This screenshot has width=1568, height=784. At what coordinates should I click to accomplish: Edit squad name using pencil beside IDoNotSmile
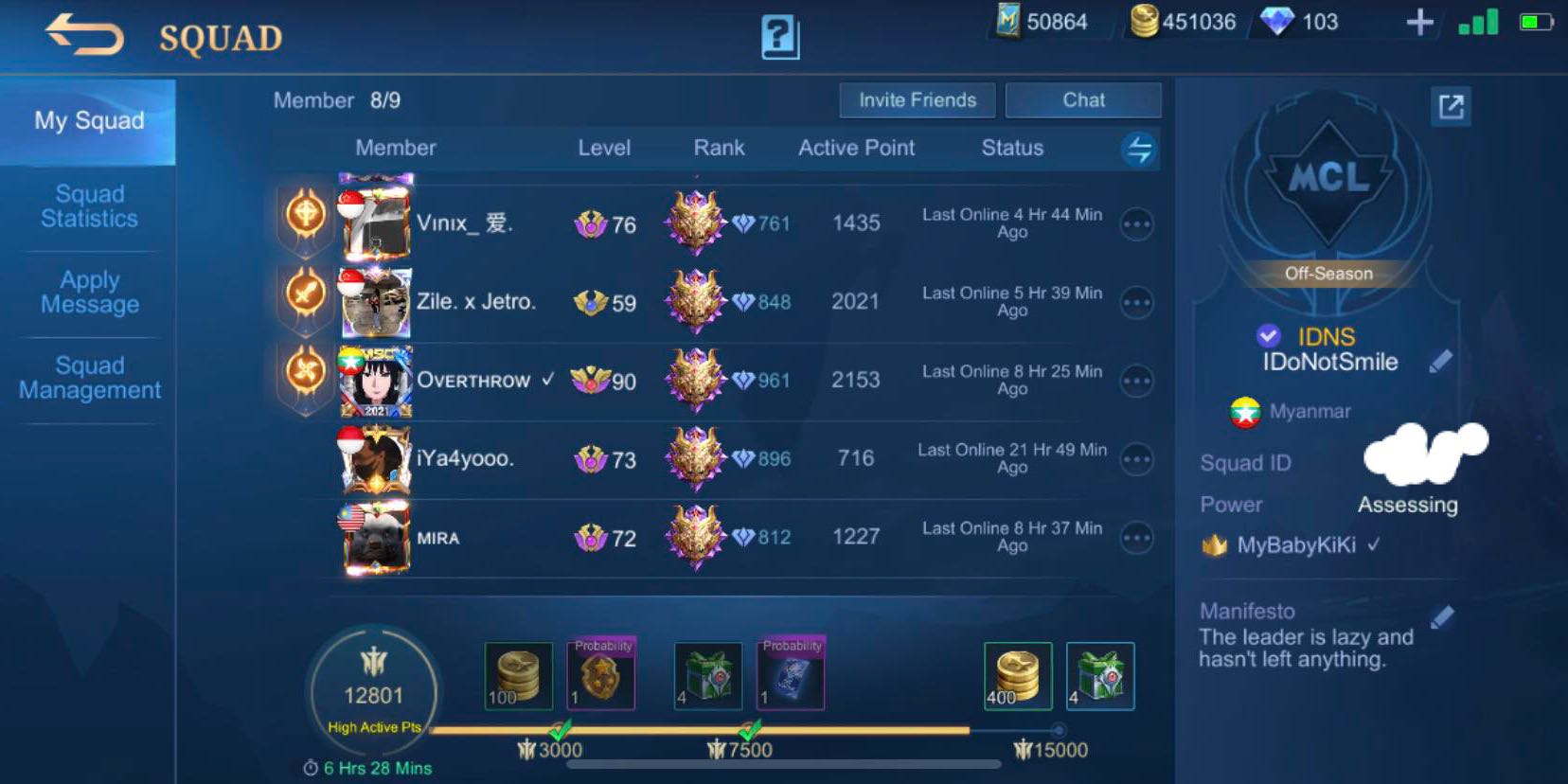pyautogui.click(x=1438, y=360)
